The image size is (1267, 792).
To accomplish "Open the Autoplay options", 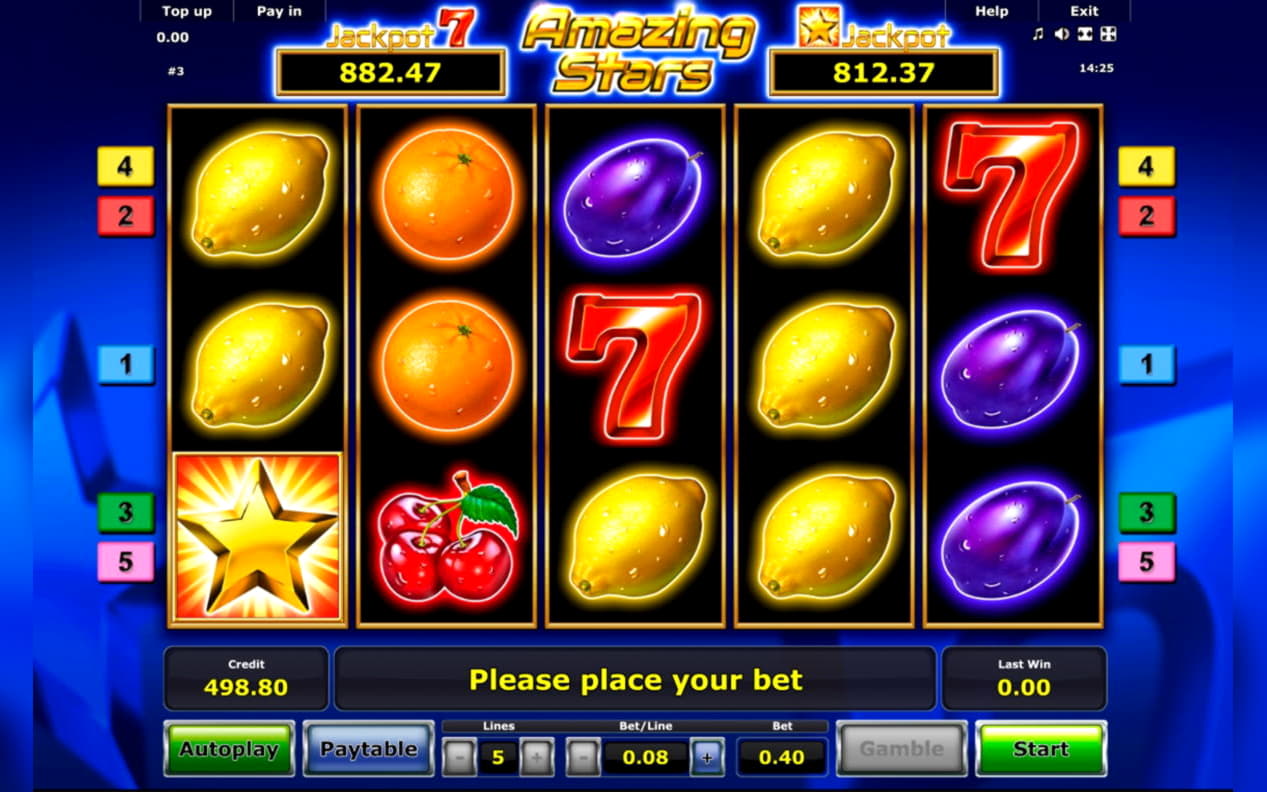I will tap(229, 748).
